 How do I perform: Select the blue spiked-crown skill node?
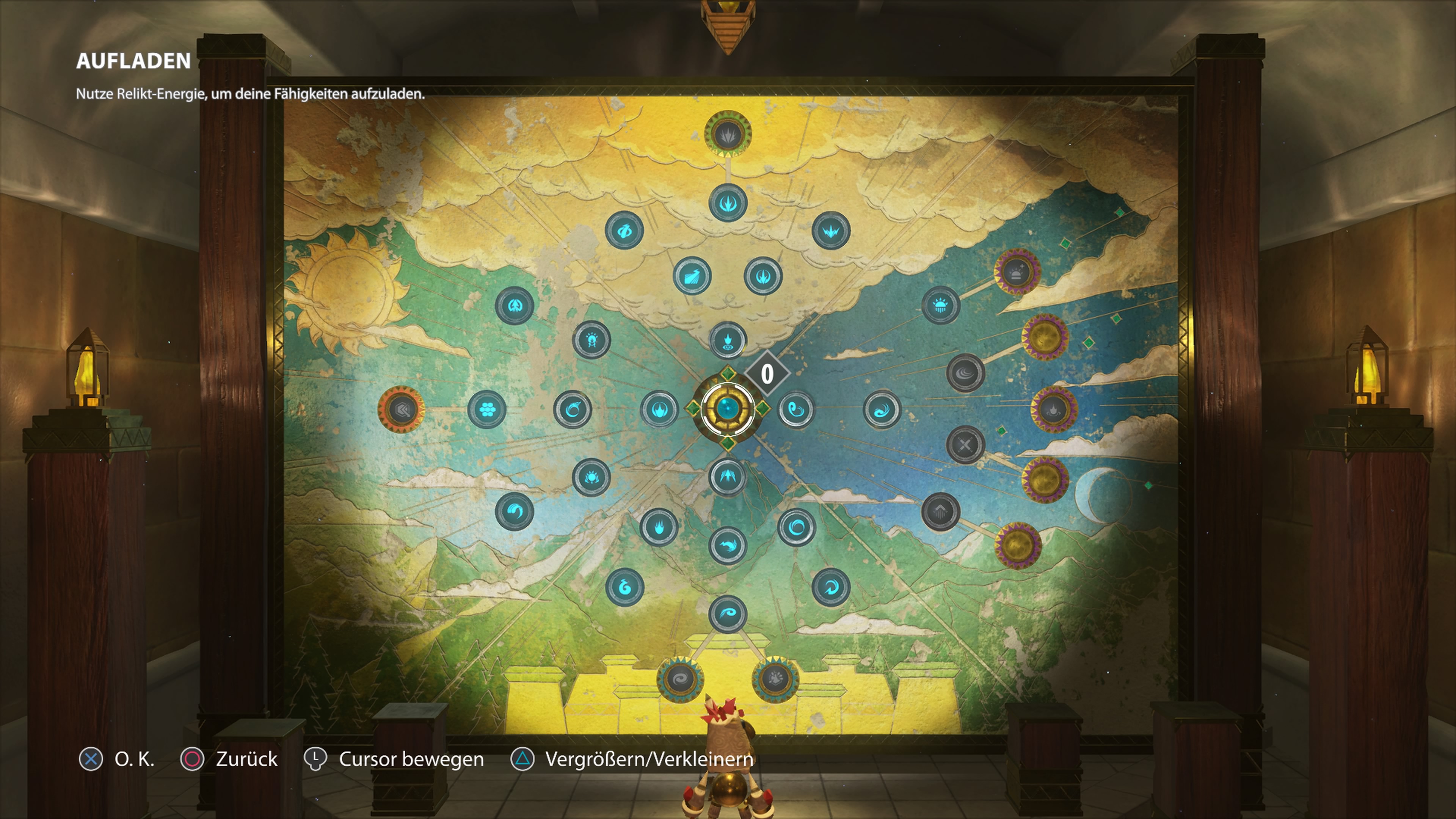(x=831, y=231)
